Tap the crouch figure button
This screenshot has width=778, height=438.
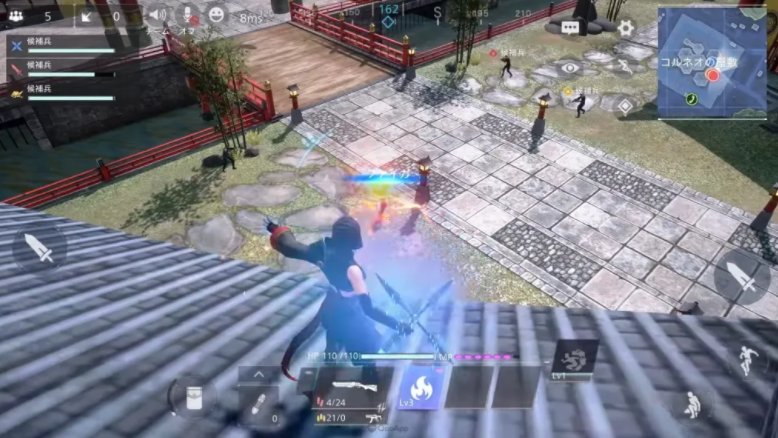pos(691,404)
